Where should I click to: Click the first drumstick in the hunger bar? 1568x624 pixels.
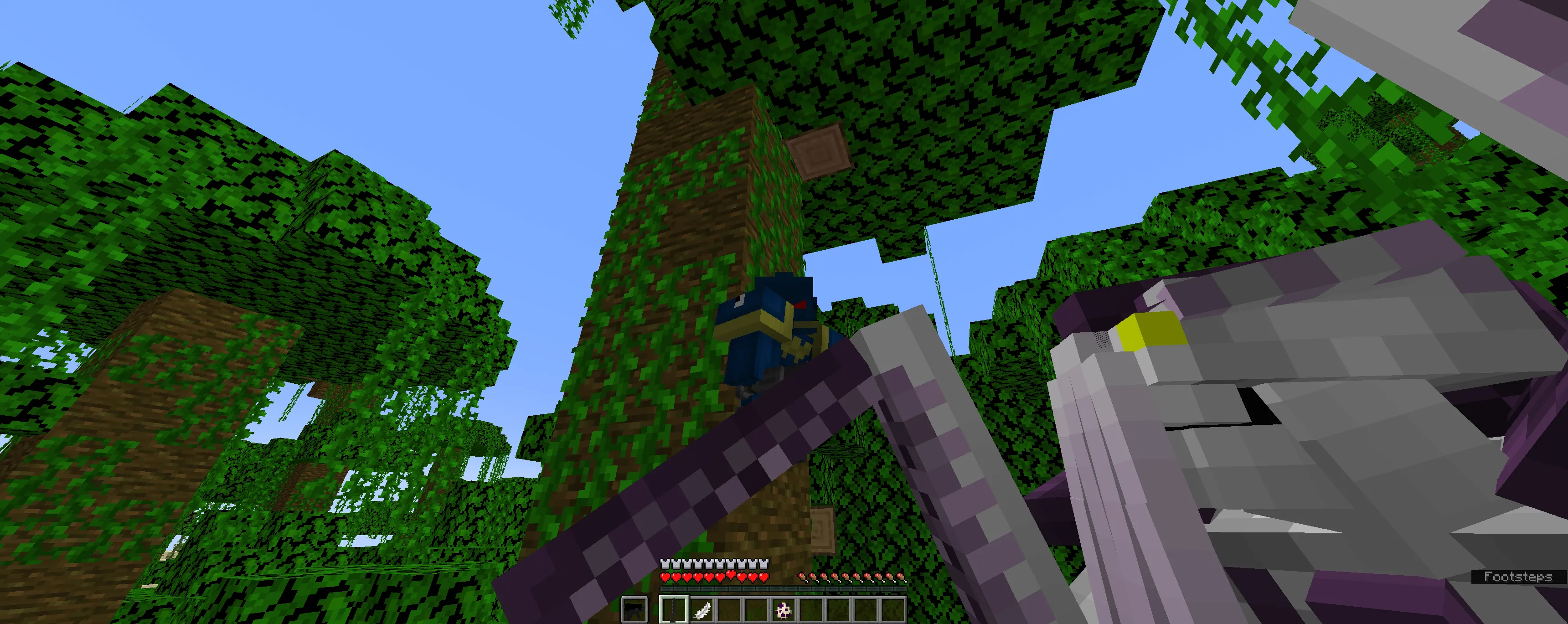point(803,577)
